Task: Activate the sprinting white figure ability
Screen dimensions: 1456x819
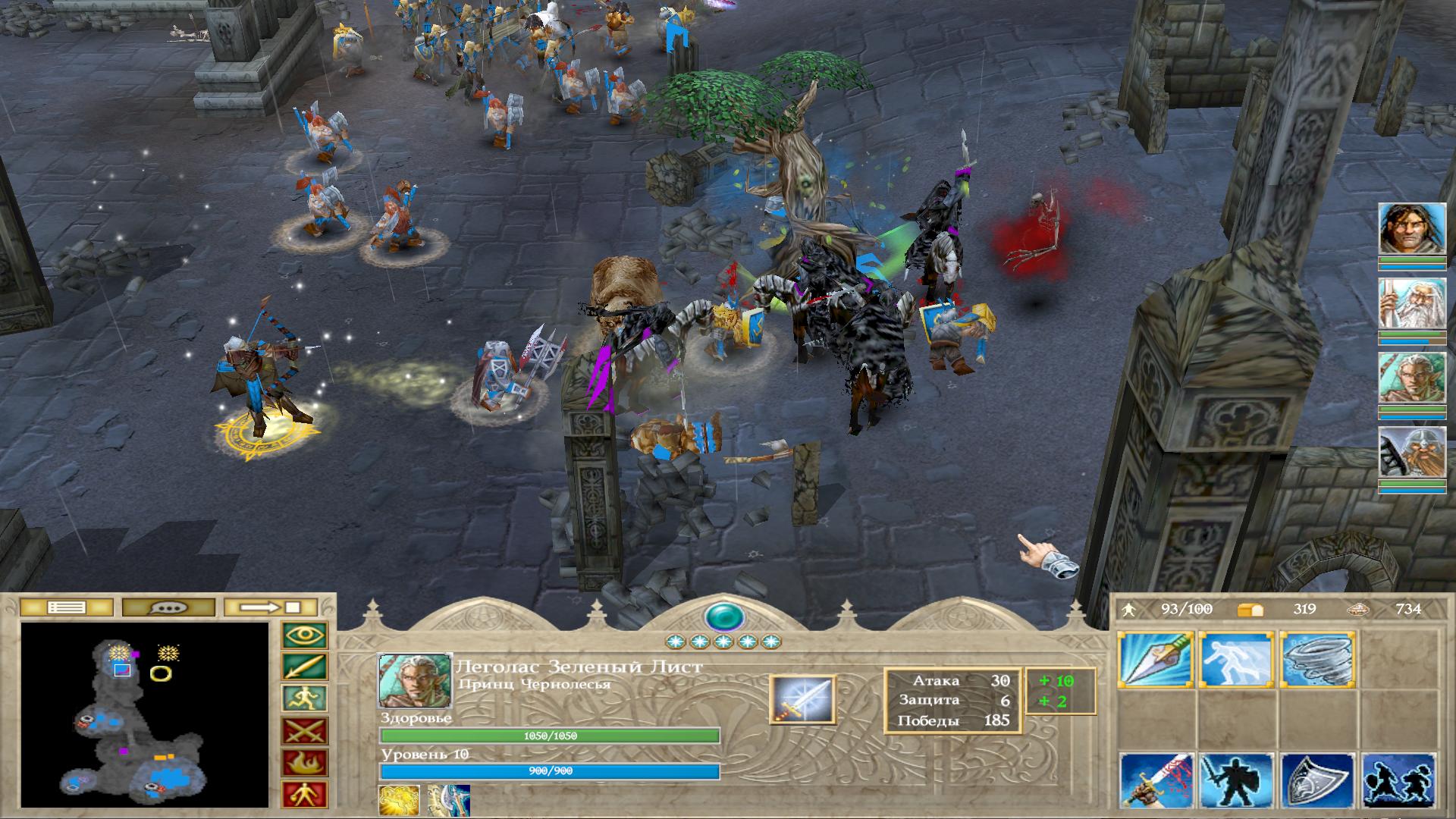Action: click(x=1238, y=660)
